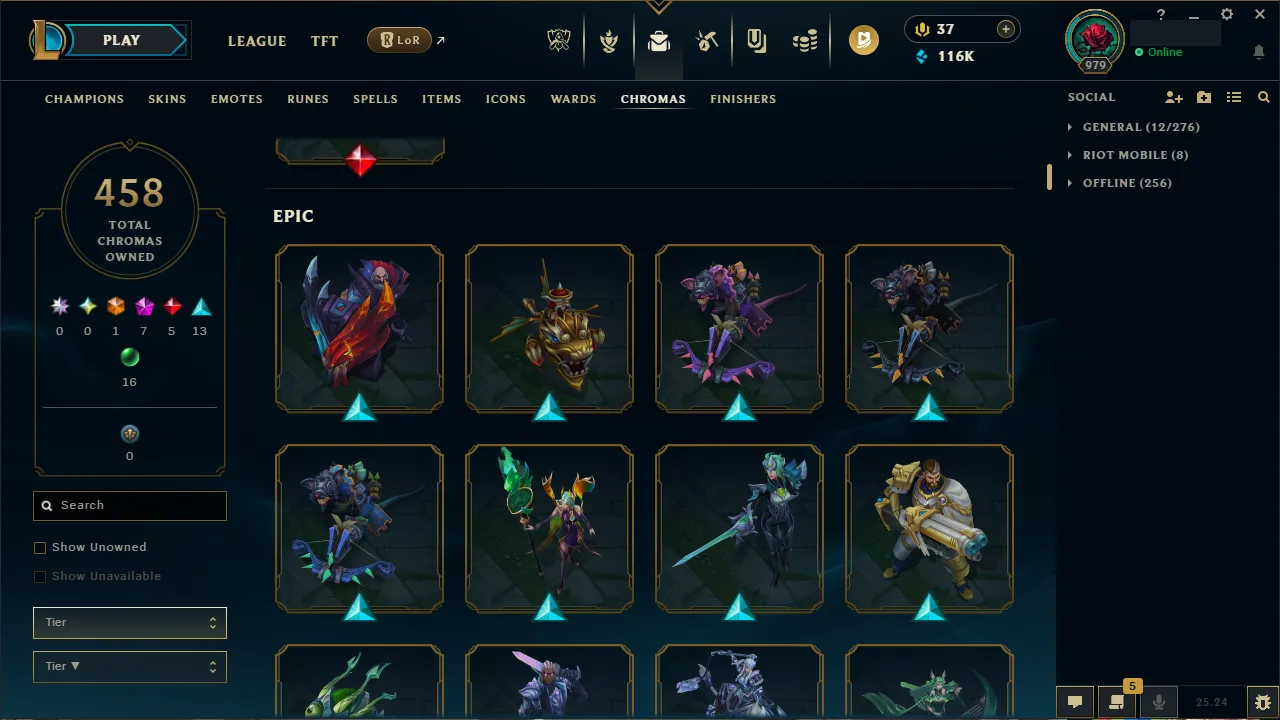Open the Tier sort dropdown
This screenshot has height=720, width=1280.
(129, 622)
